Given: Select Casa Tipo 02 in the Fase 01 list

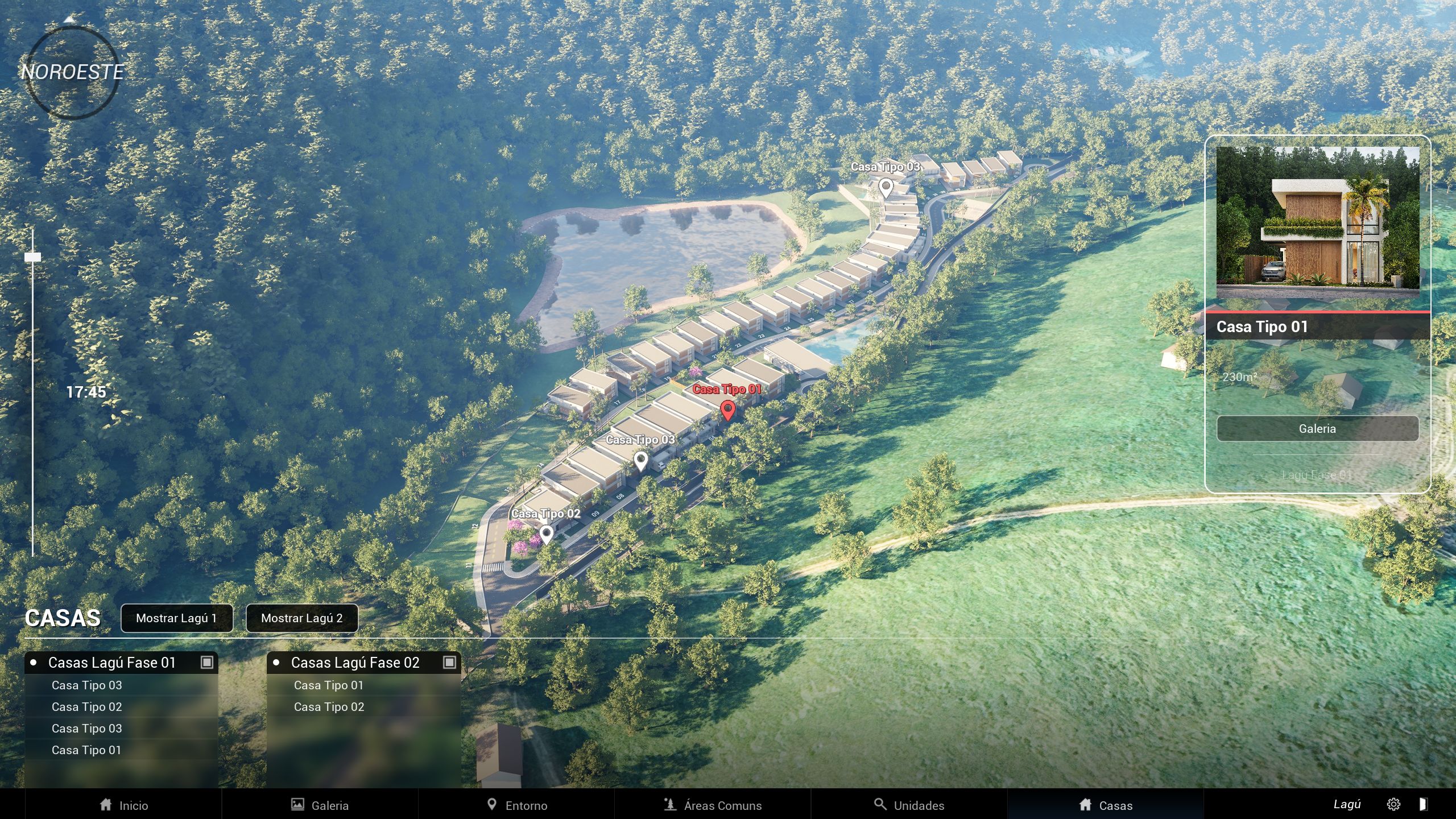Looking at the screenshot, I should click(x=86, y=707).
